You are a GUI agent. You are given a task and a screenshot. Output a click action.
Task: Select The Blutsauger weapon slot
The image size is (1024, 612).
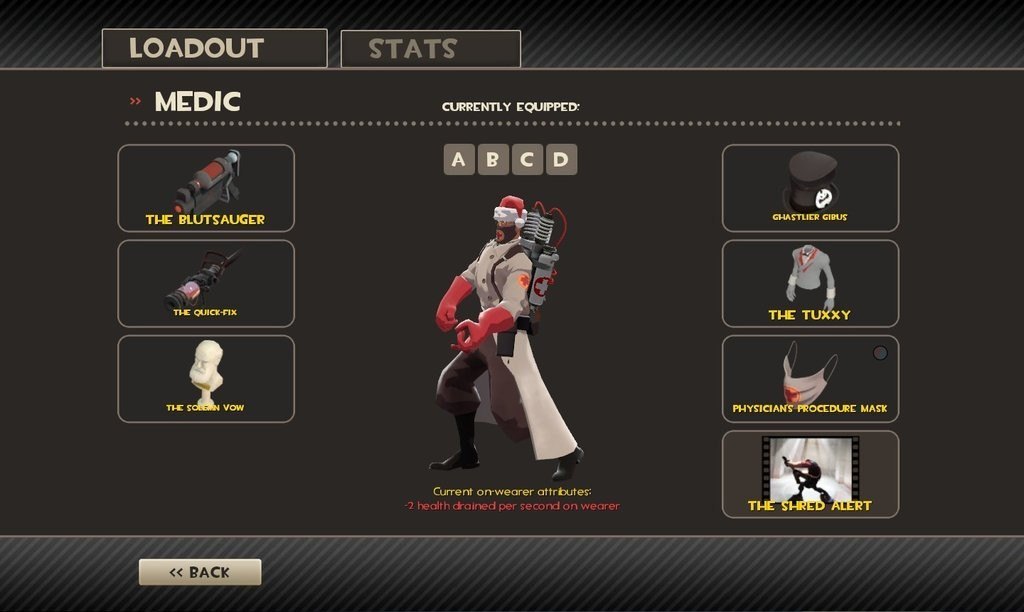click(206, 188)
